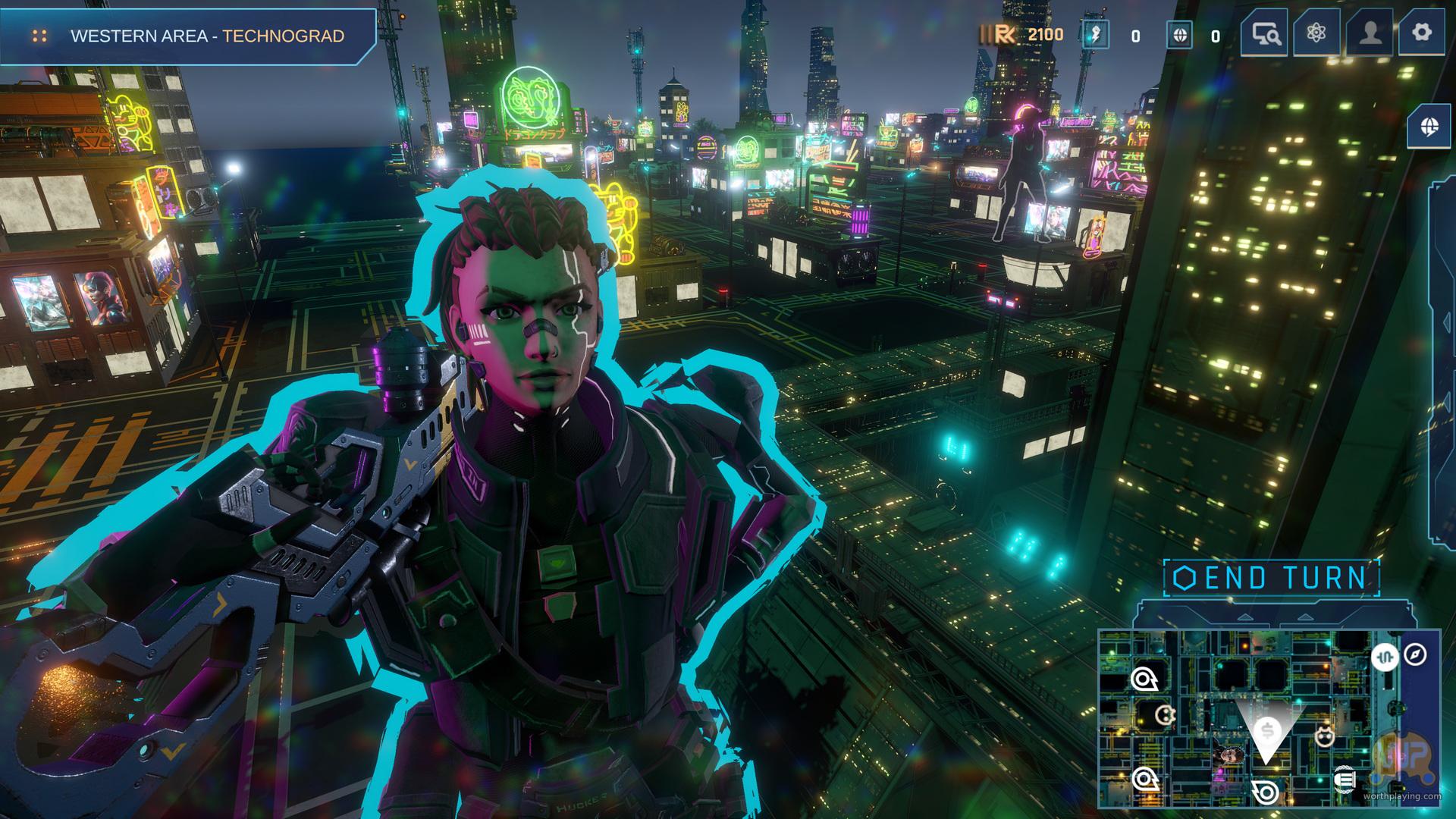Click the END TURN button
Image resolution: width=1456 pixels, height=819 pixels.
1271,578
